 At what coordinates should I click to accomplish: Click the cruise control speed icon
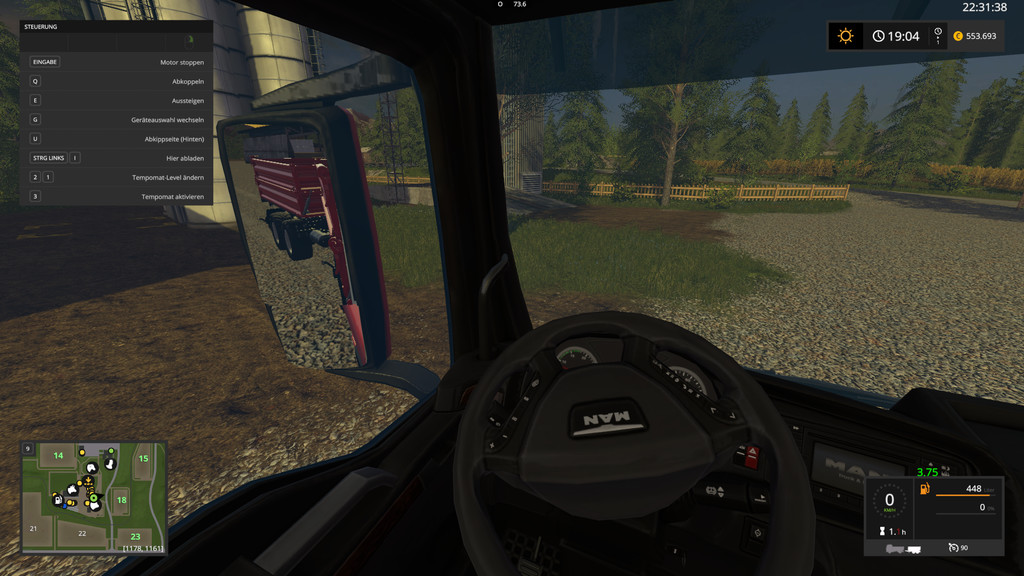coord(951,548)
